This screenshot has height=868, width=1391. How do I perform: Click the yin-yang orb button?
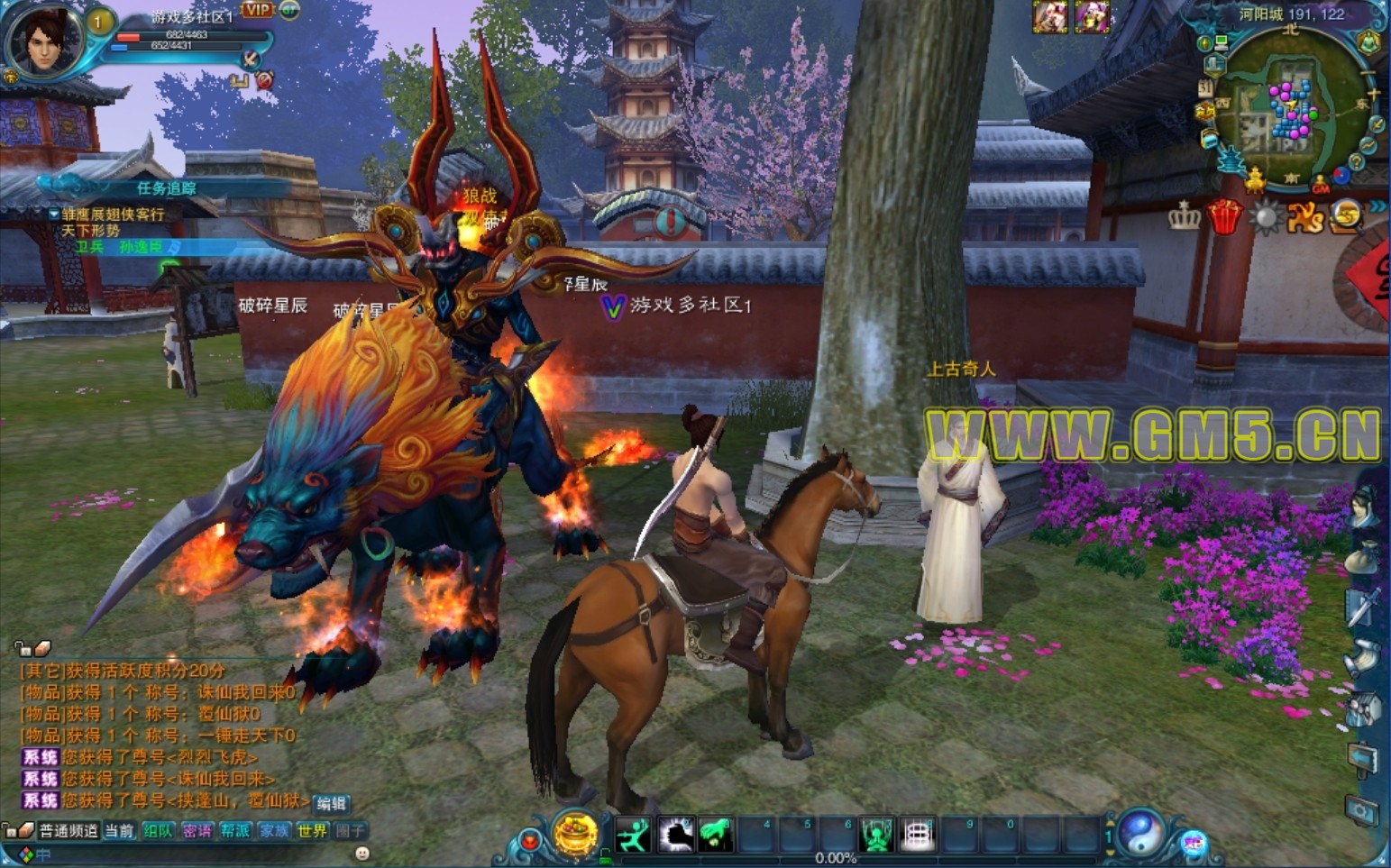click(1141, 830)
